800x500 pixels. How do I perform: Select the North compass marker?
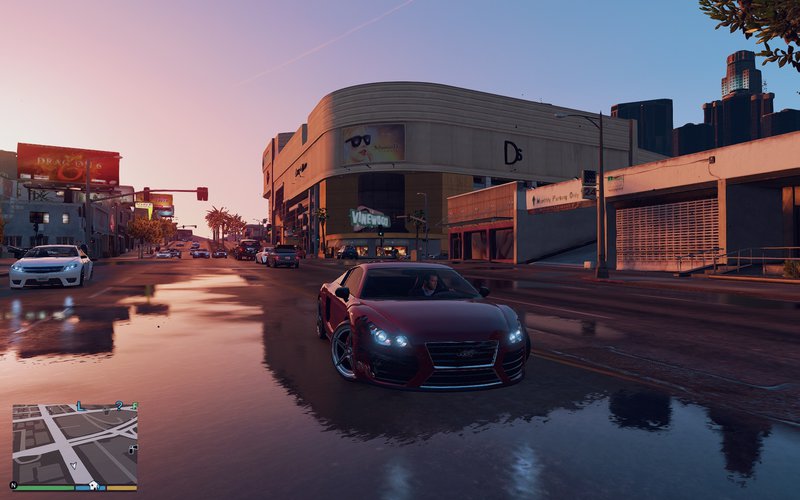[x=13, y=485]
